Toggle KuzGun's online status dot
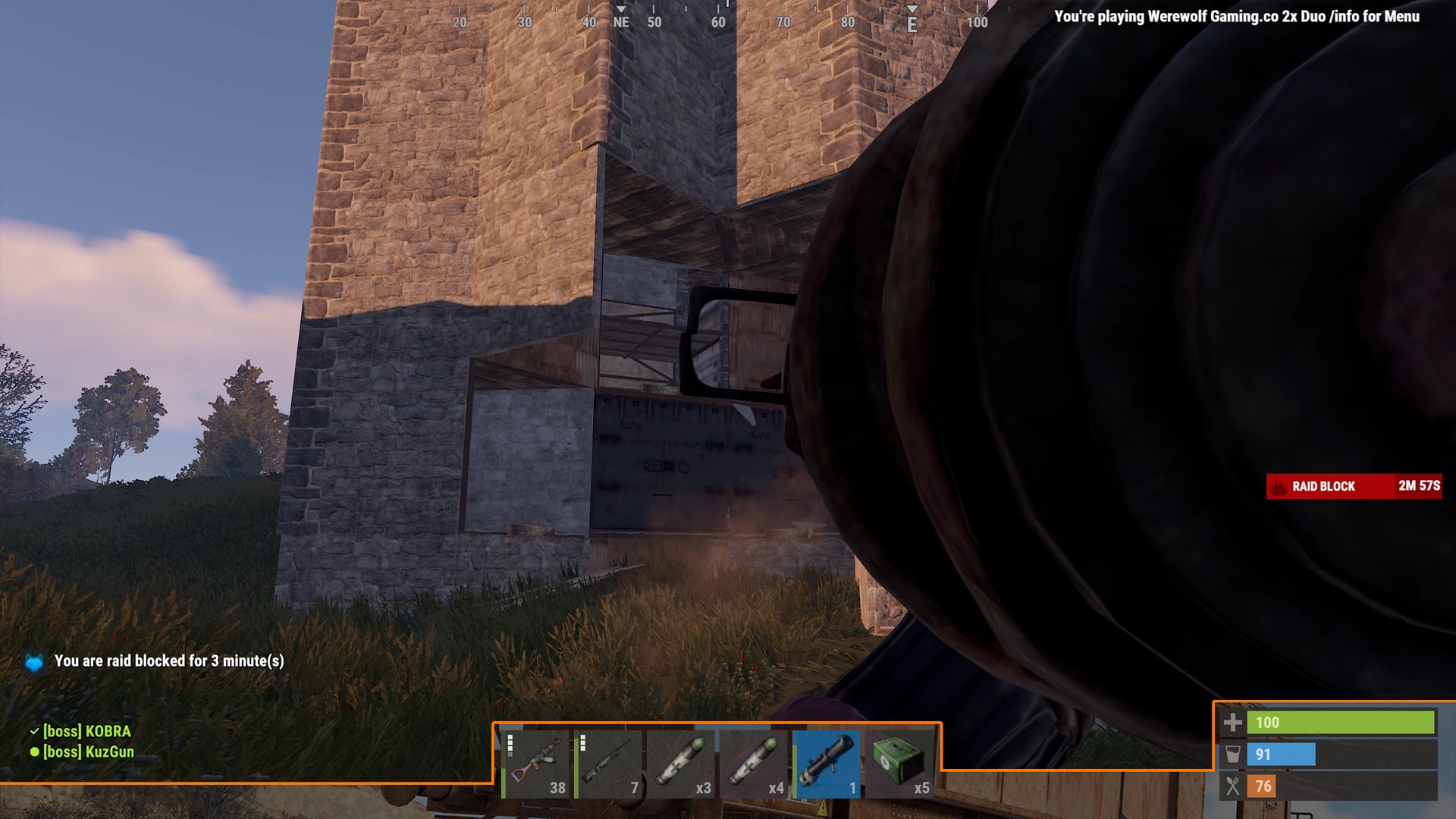The height and width of the screenshot is (819, 1456). (x=33, y=752)
